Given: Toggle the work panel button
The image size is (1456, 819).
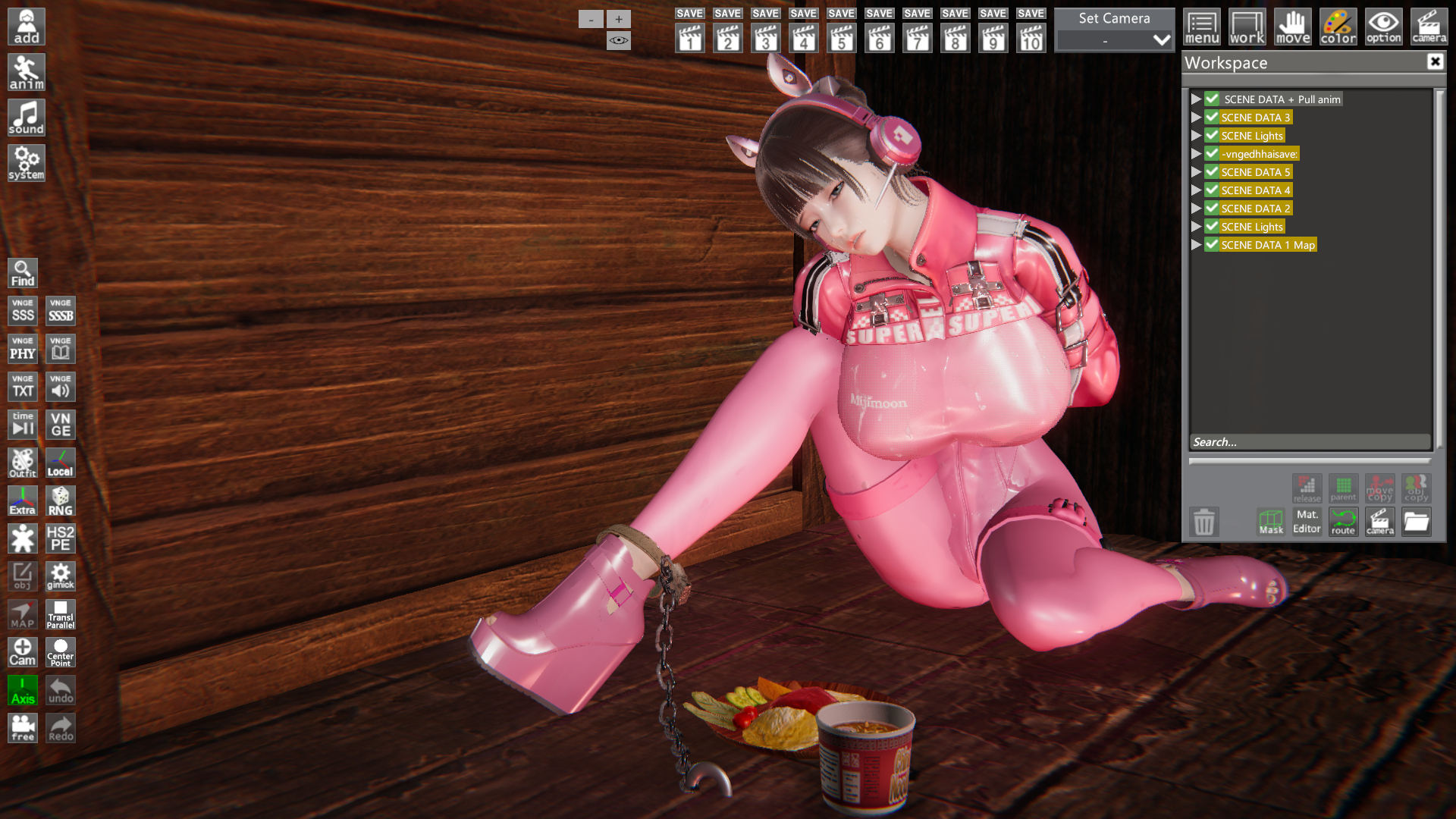Looking at the screenshot, I should point(1247,27).
